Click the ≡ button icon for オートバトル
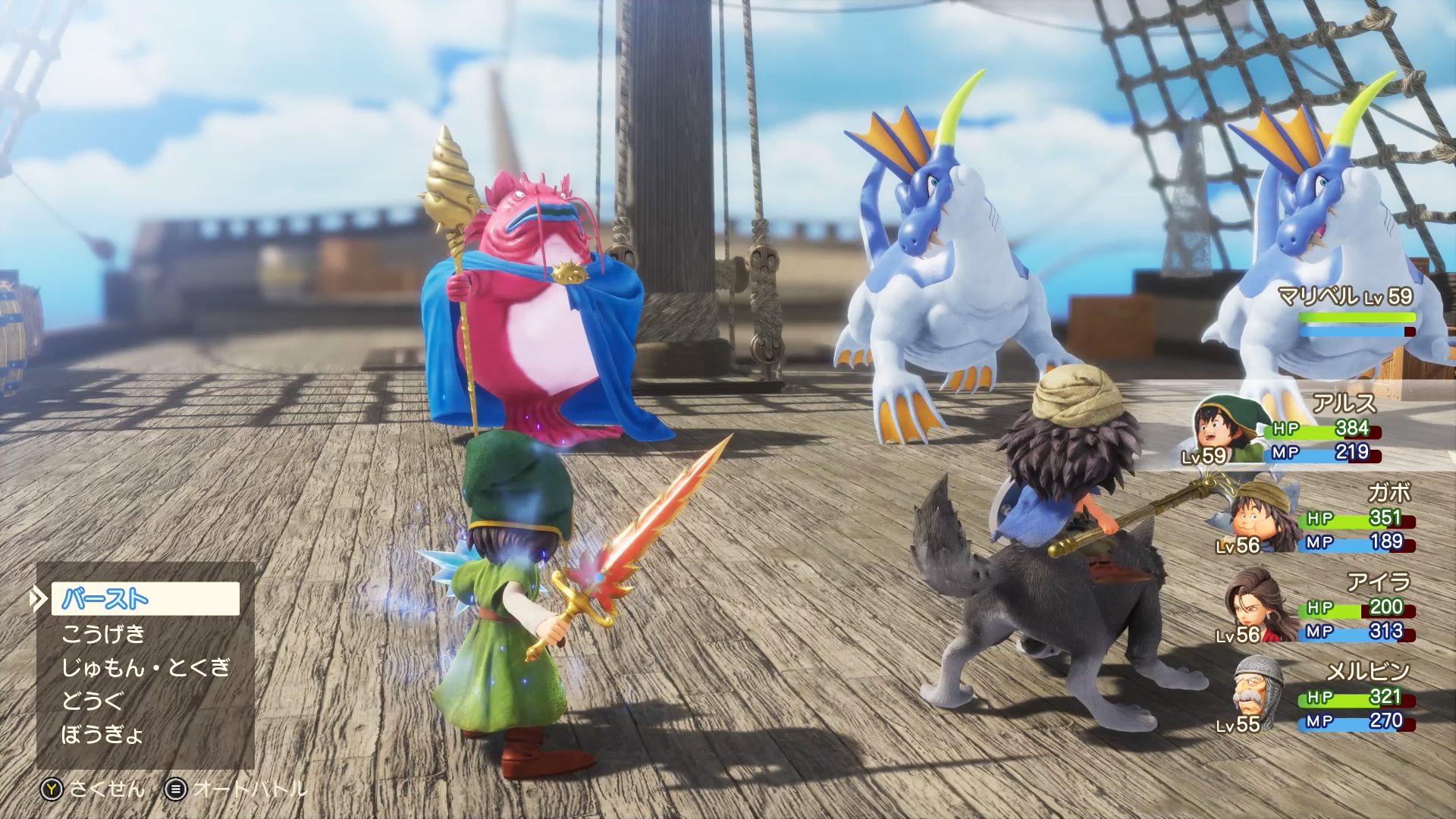The height and width of the screenshot is (819, 1456). point(176,790)
